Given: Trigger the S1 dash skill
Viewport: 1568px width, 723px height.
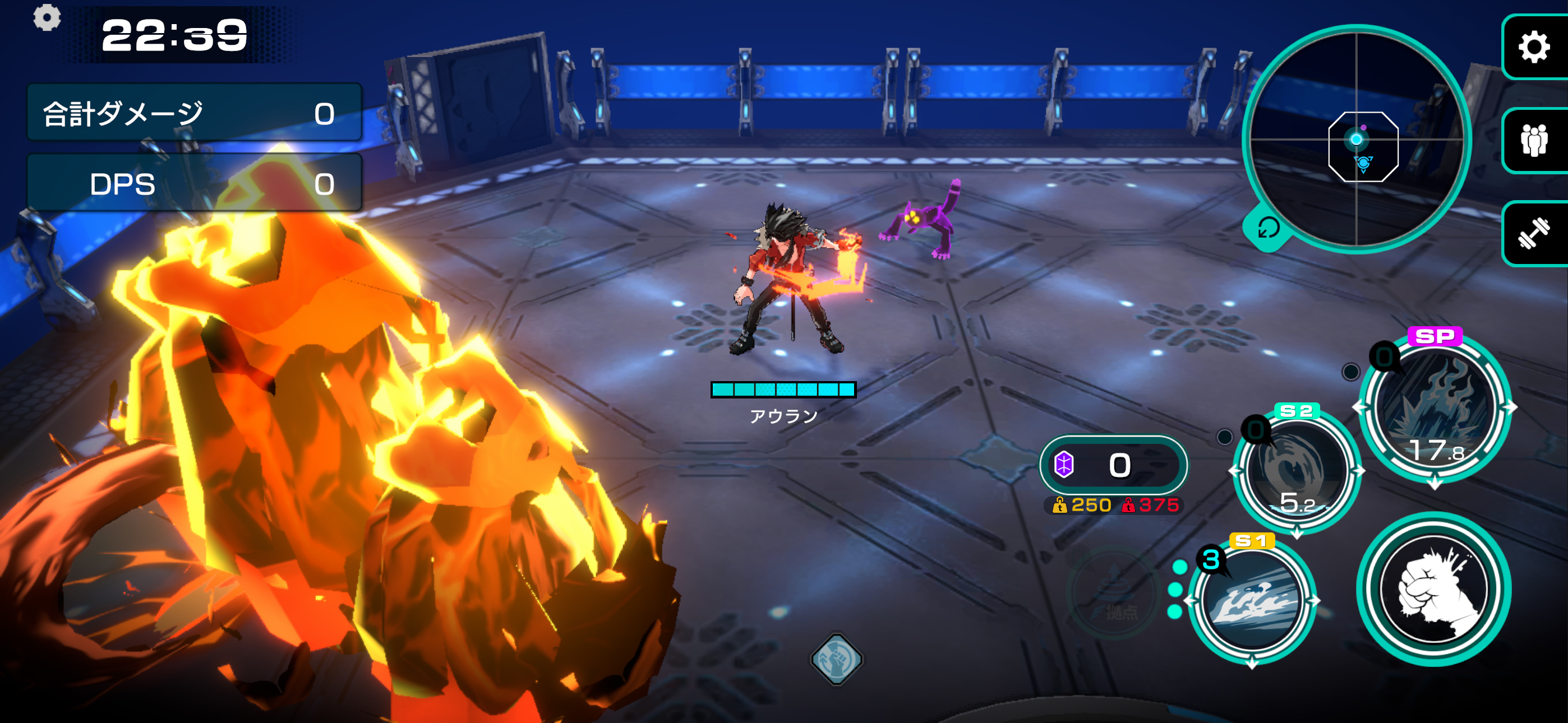Looking at the screenshot, I should click(x=1252, y=601).
